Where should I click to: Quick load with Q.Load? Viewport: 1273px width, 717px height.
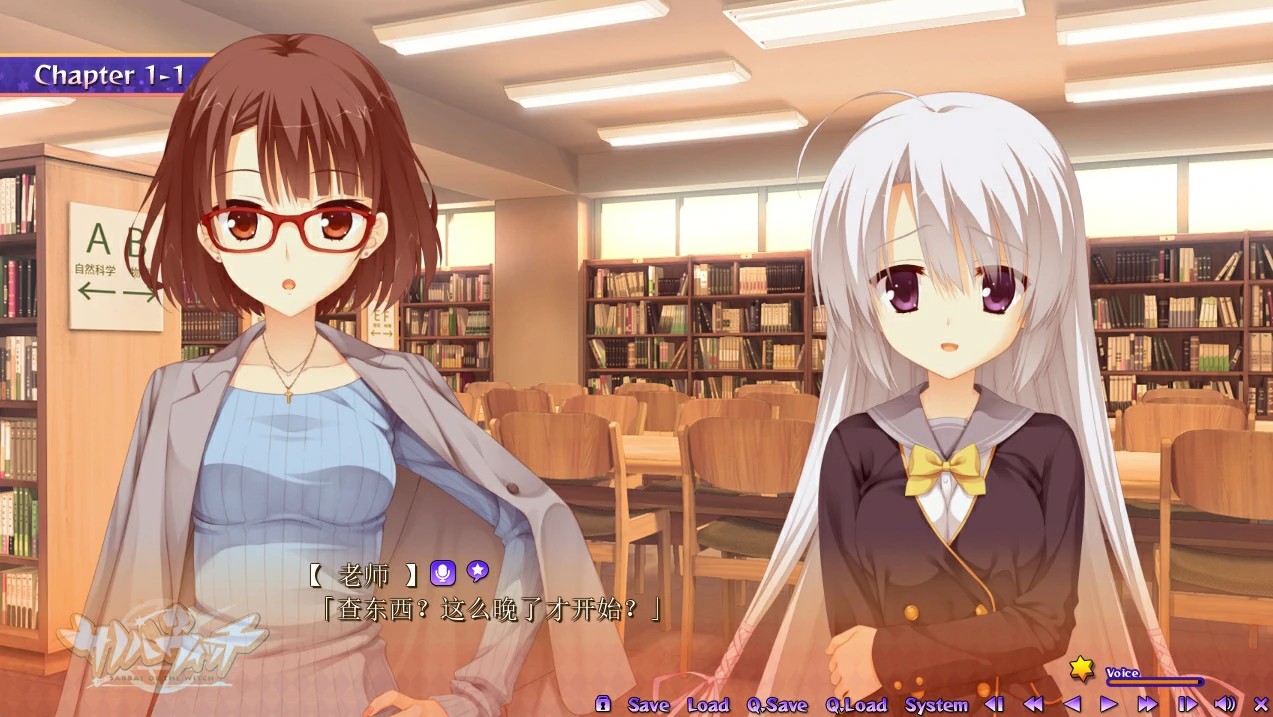(856, 705)
